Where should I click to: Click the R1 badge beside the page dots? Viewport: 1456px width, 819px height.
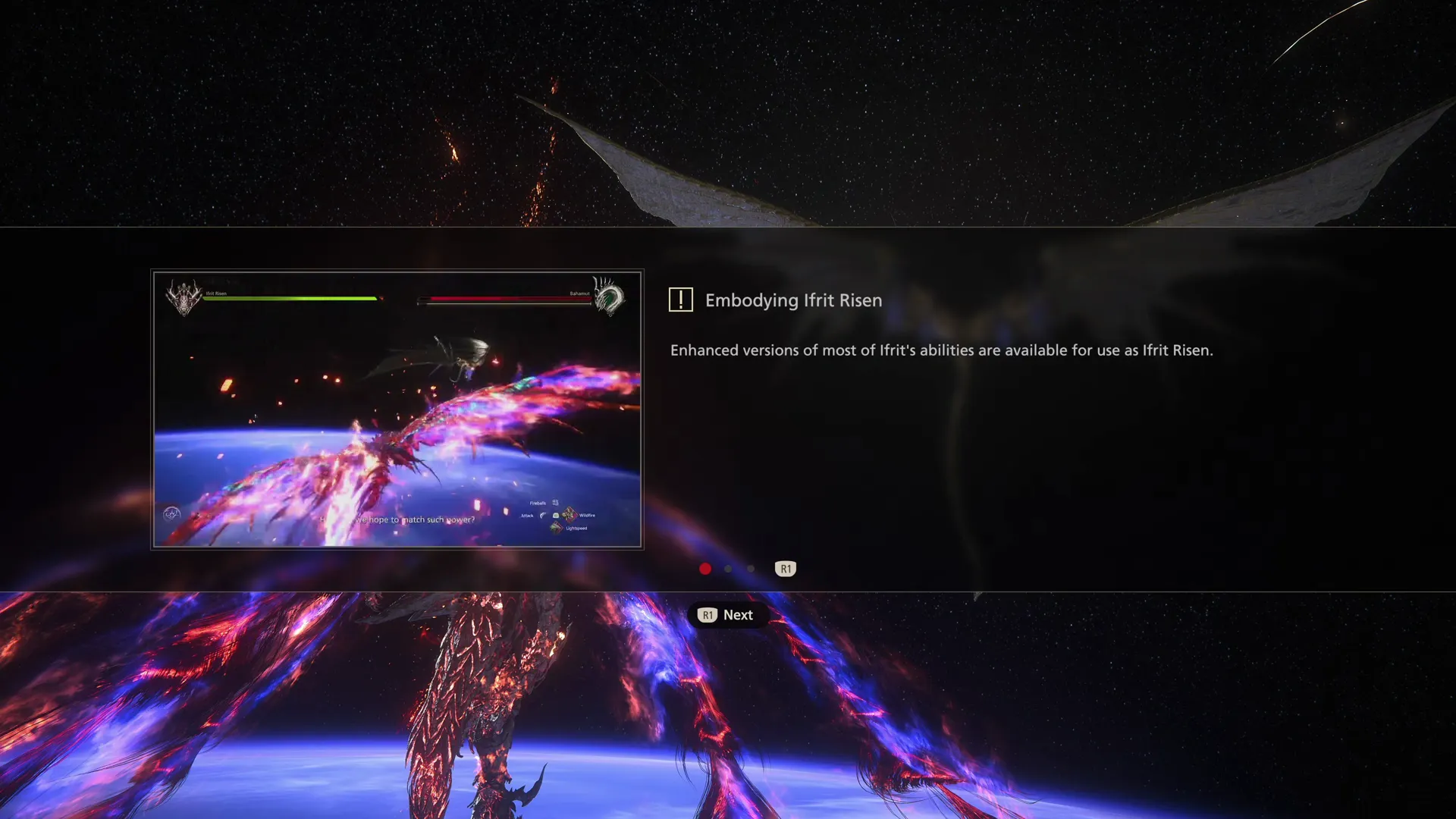(x=785, y=569)
